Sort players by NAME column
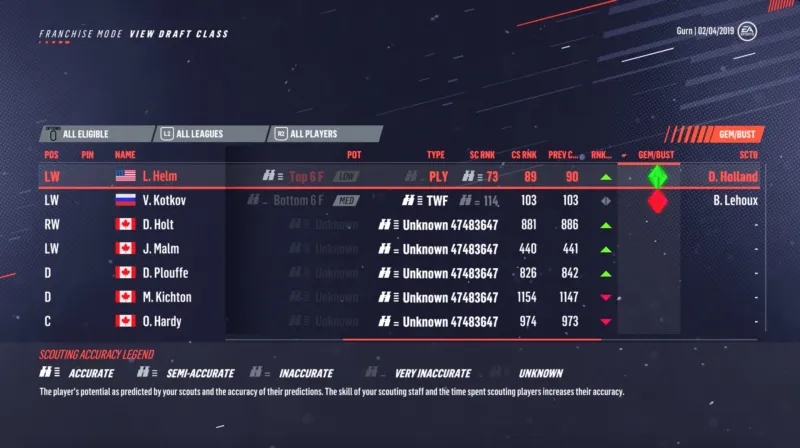The width and height of the screenshot is (800, 448). click(x=125, y=155)
